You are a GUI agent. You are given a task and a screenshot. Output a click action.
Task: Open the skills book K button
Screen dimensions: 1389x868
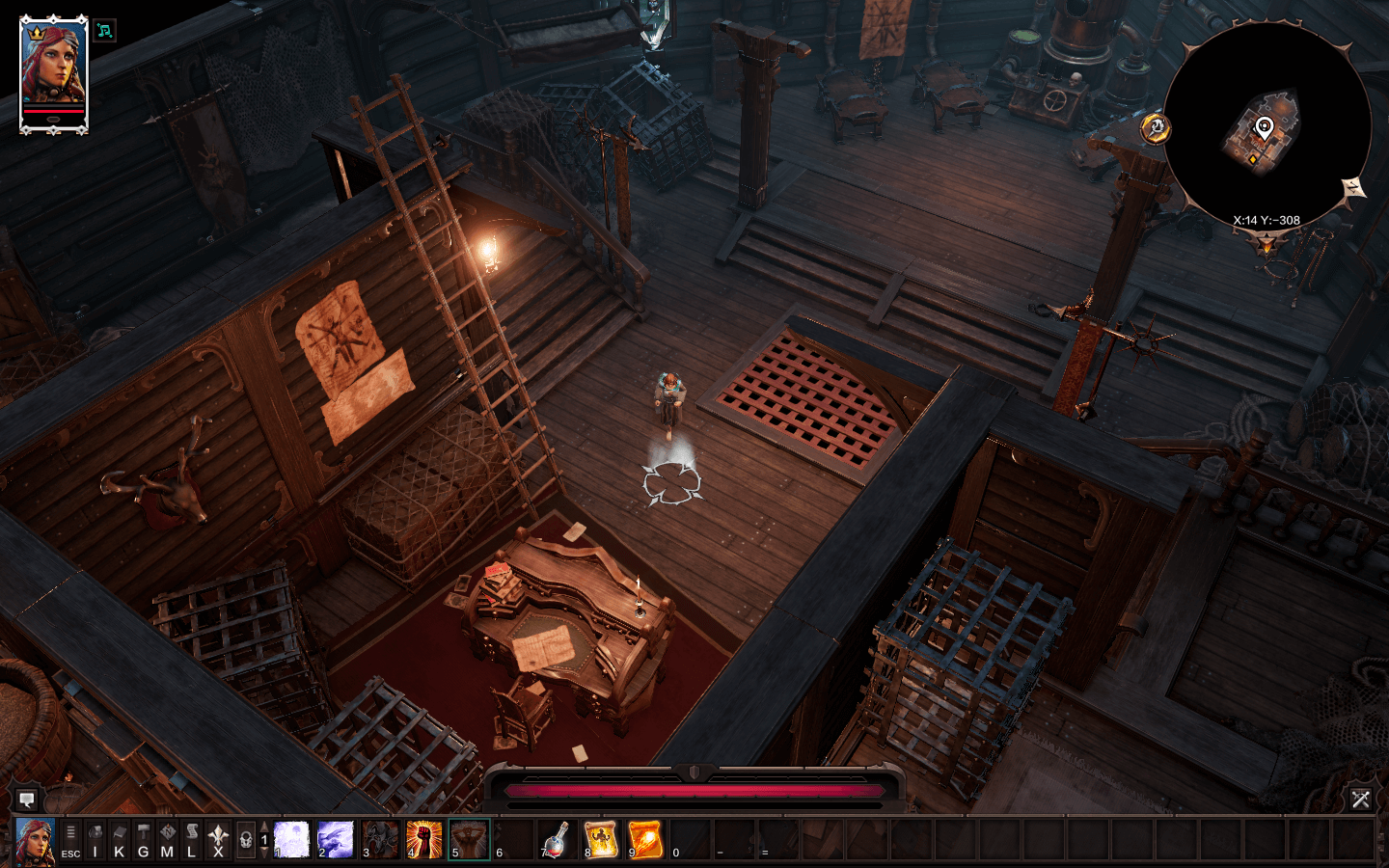119,839
